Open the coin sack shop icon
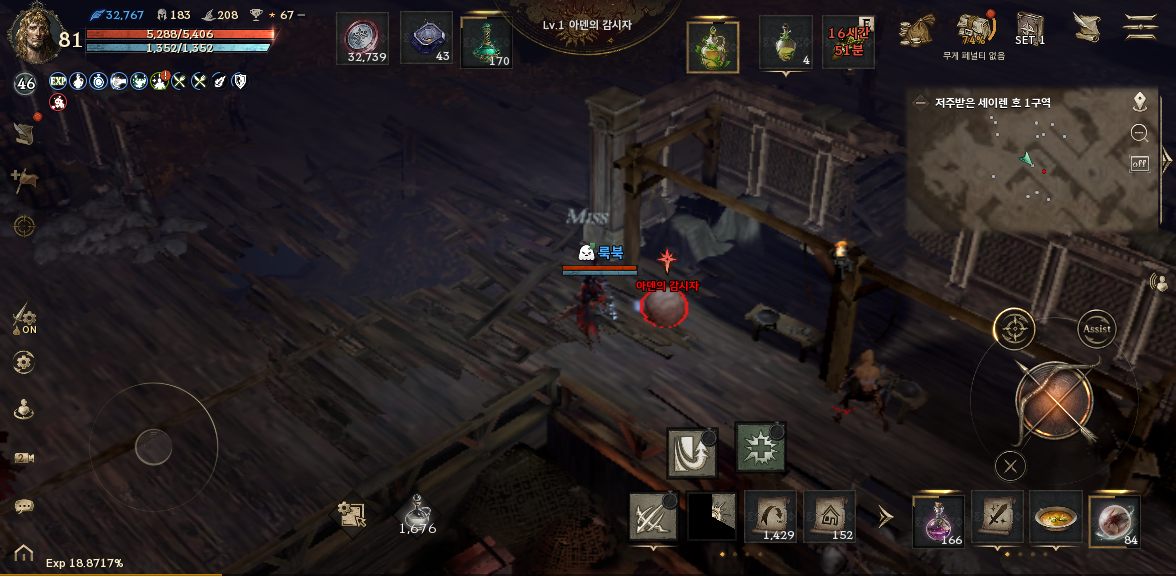Screen dimensions: 1176x576 916,30
